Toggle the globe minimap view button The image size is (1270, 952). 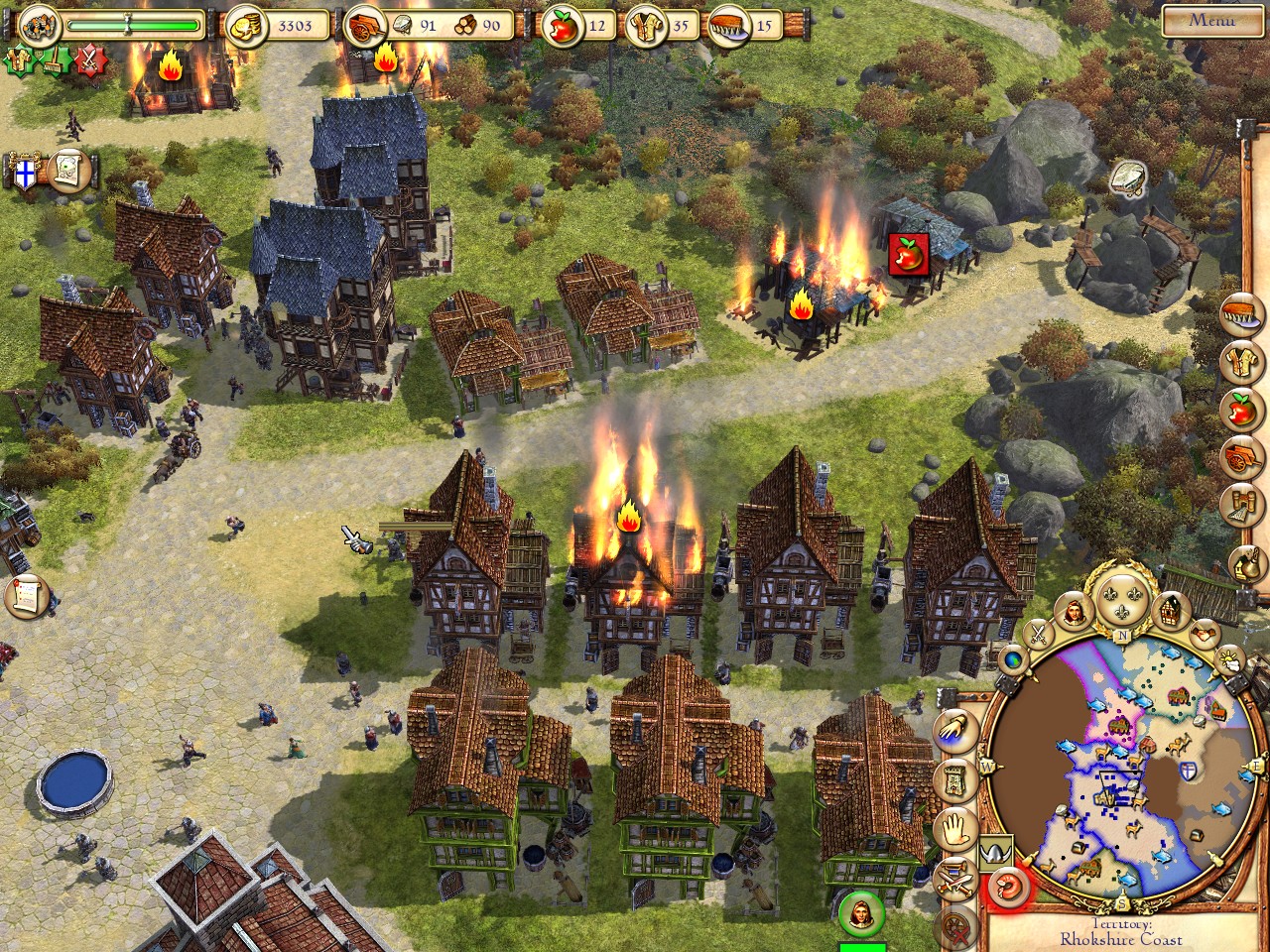[1014, 658]
